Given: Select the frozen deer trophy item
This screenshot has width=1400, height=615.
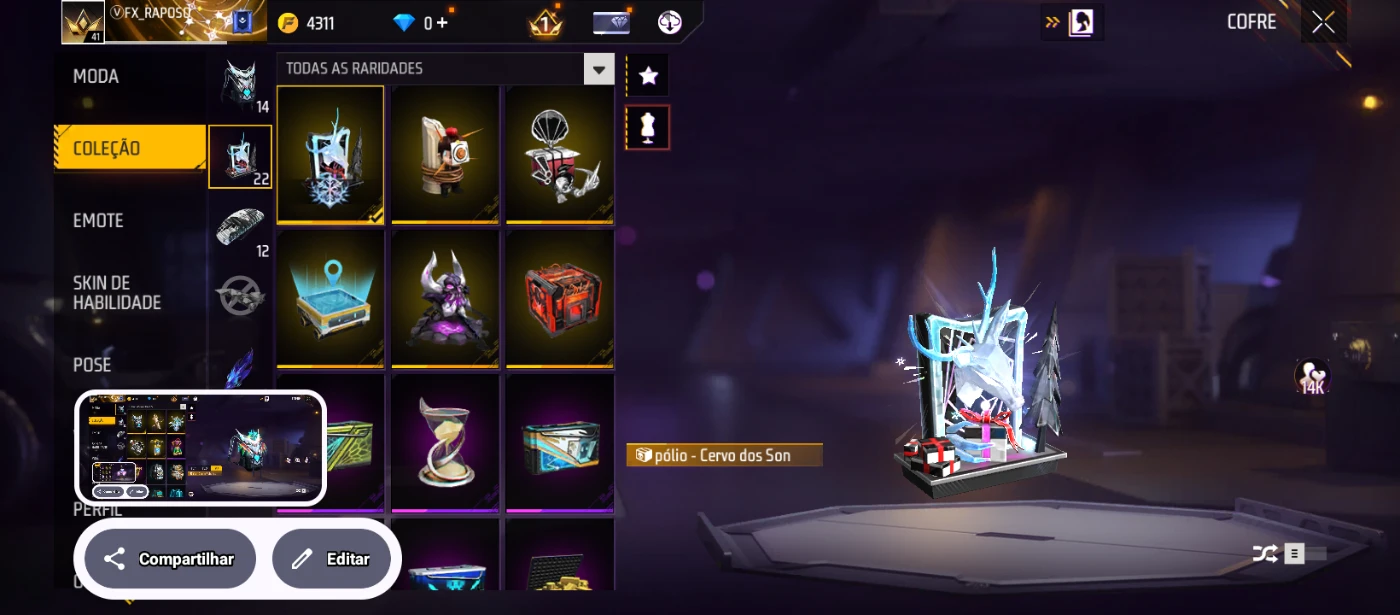Looking at the screenshot, I should click(x=330, y=154).
